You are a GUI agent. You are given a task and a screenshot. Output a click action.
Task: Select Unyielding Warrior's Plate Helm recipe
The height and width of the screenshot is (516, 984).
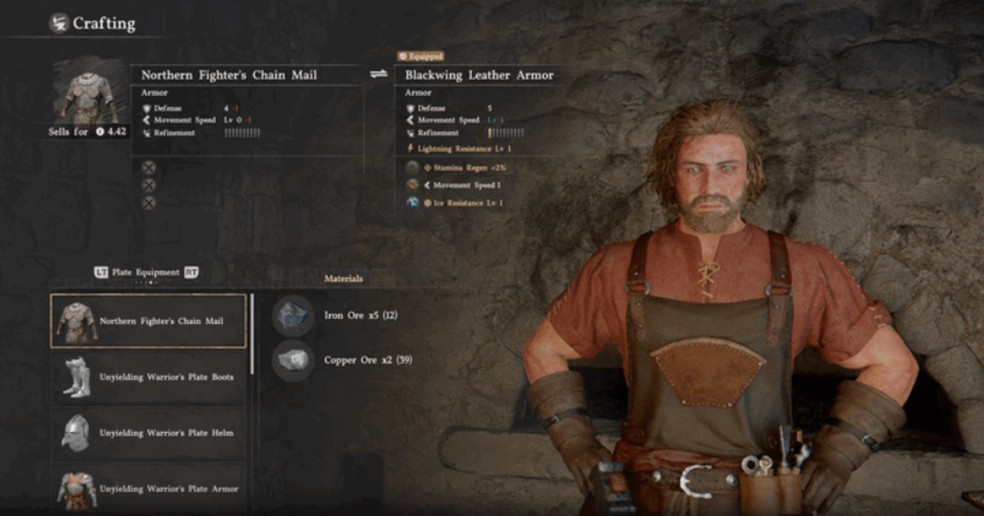pyautogui.click(x=148, y=433)
